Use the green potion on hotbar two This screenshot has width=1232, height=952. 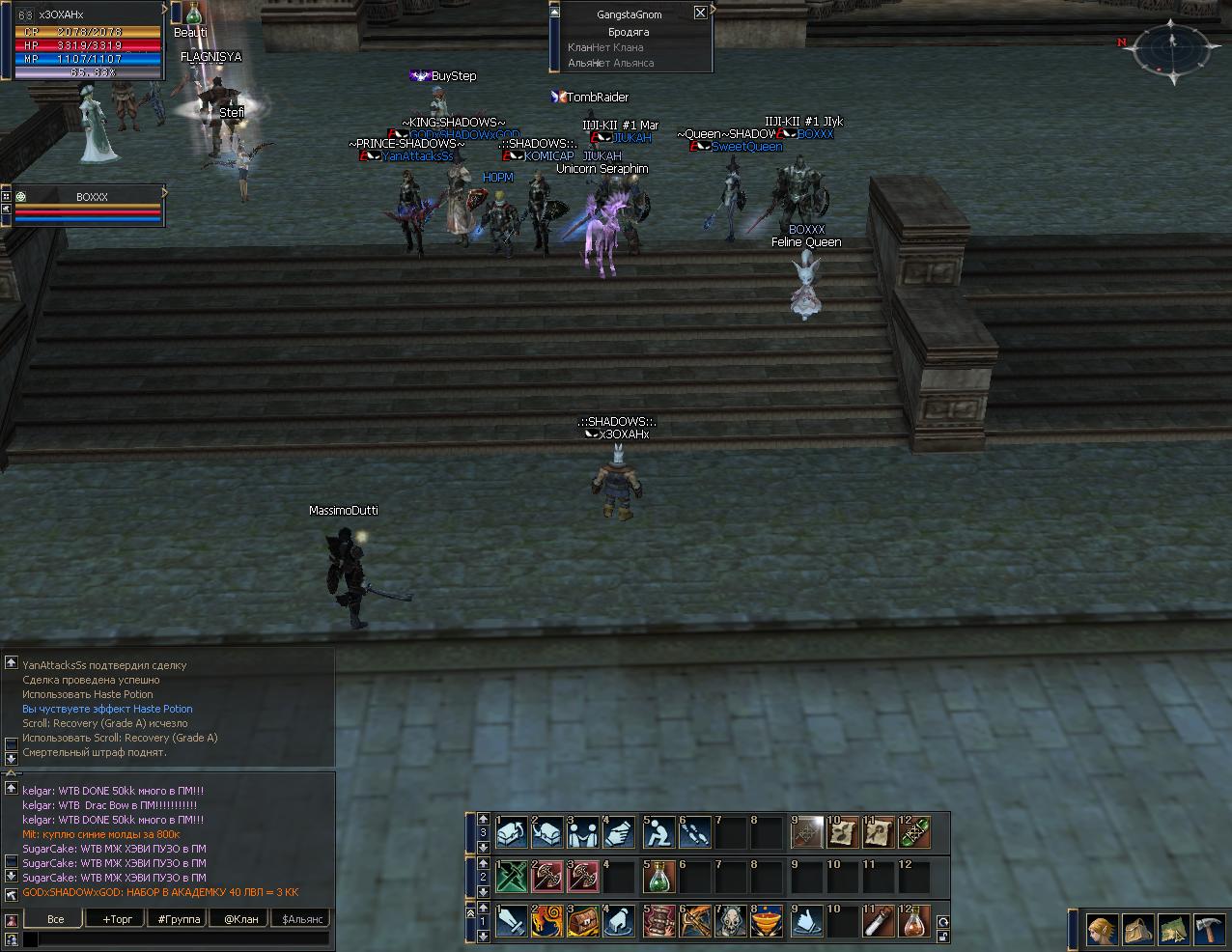[x=659, y=878]
